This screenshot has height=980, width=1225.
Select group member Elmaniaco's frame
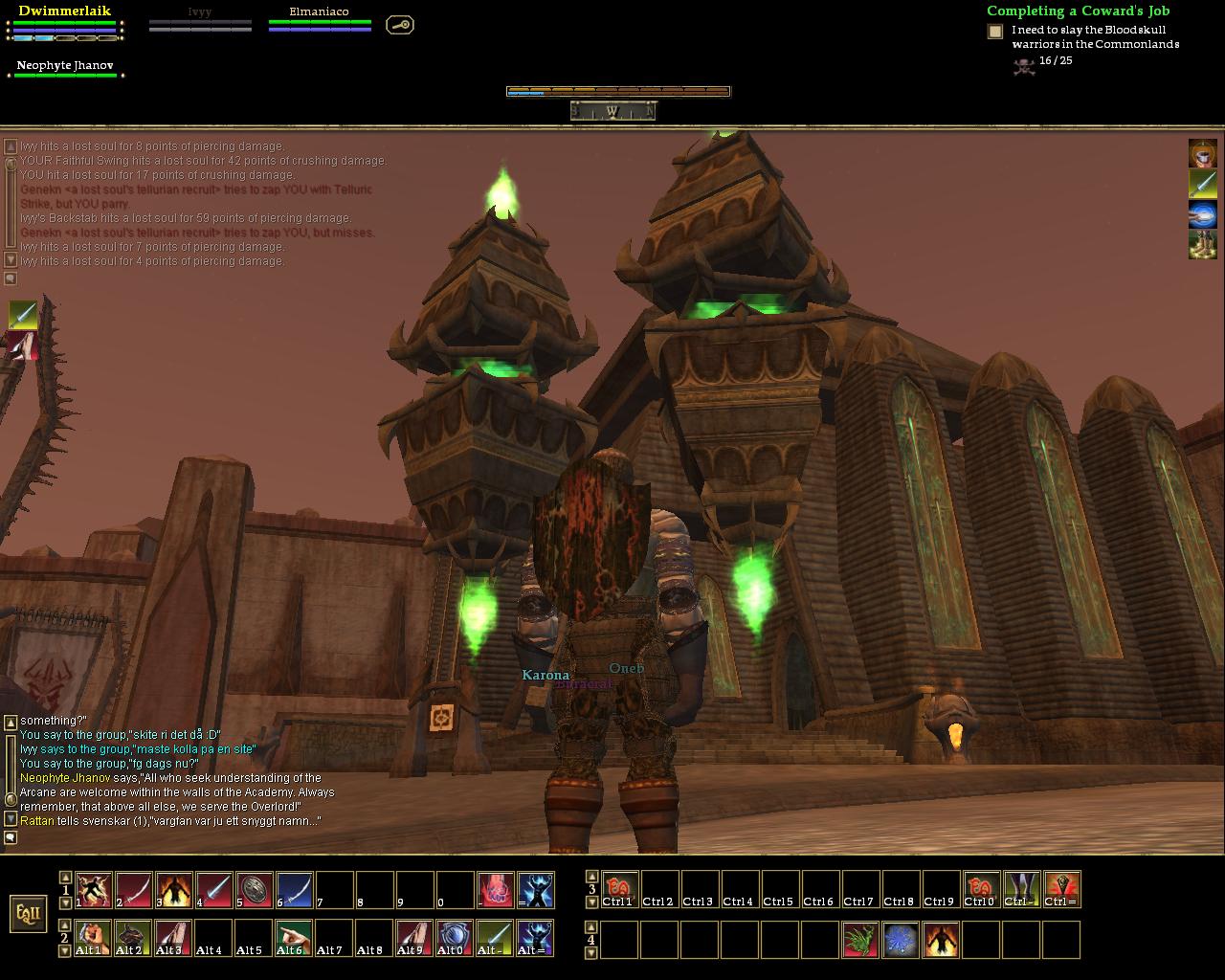coord(320,21)
